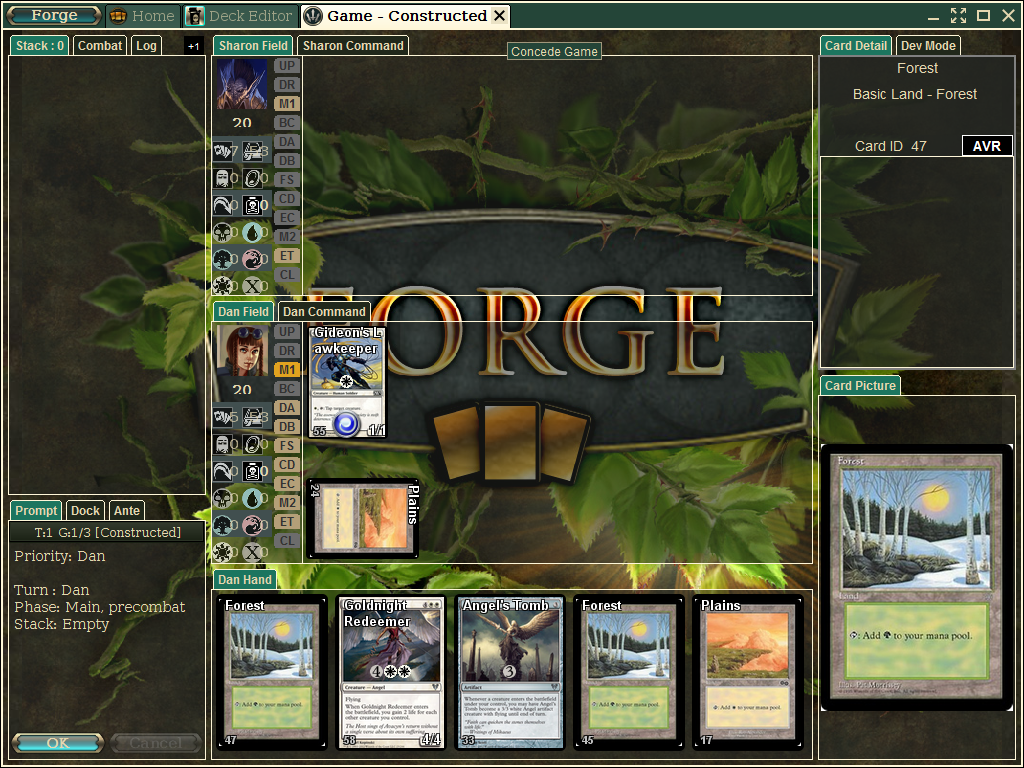Select Angel's Tomb card in hand
The width and height of the screenshot is (1024, 768).
tap(507, 672)
